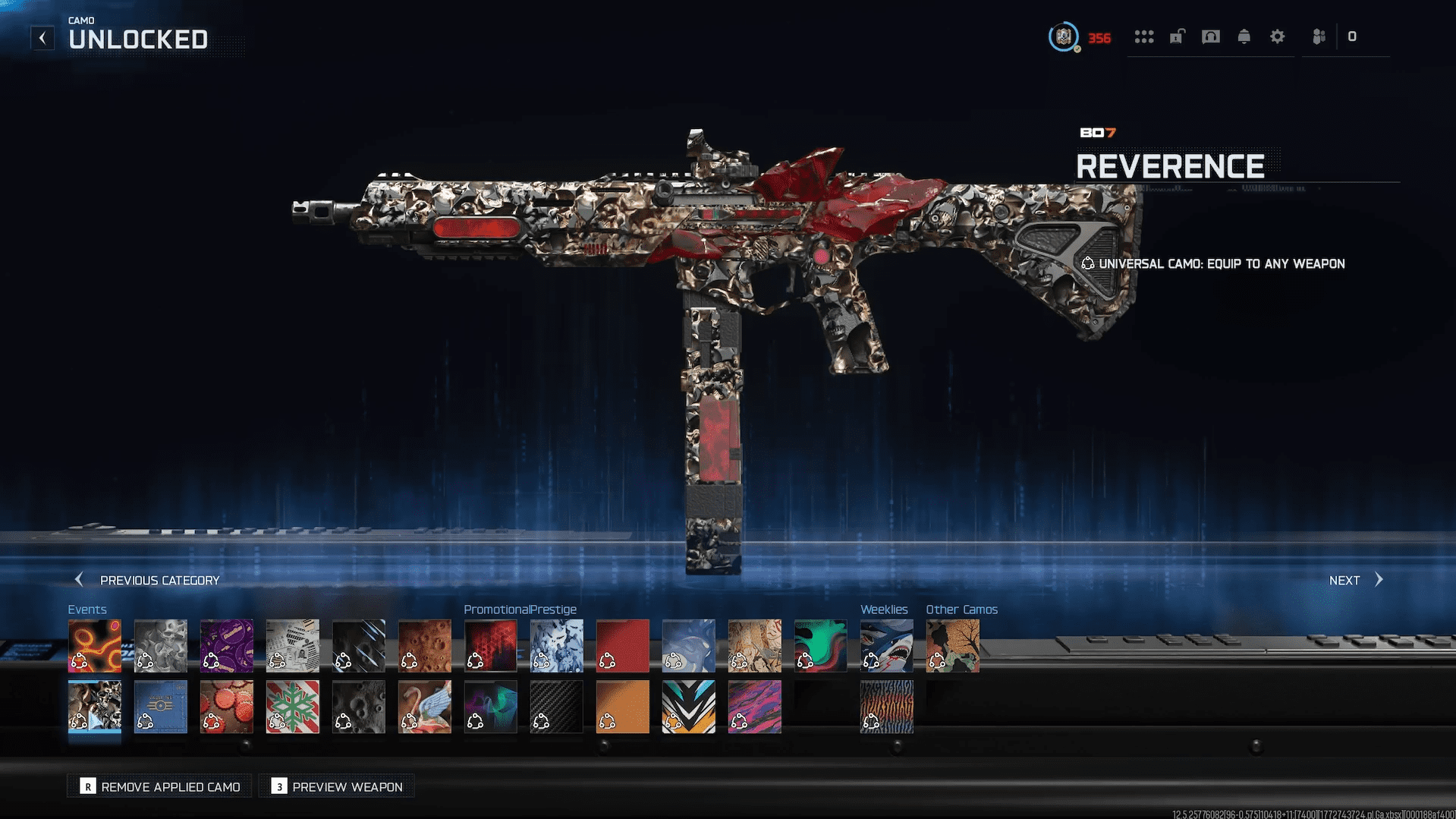Open the grid menu icon
This screenshot has height=819, width=1456.
tap(1143, 36)
